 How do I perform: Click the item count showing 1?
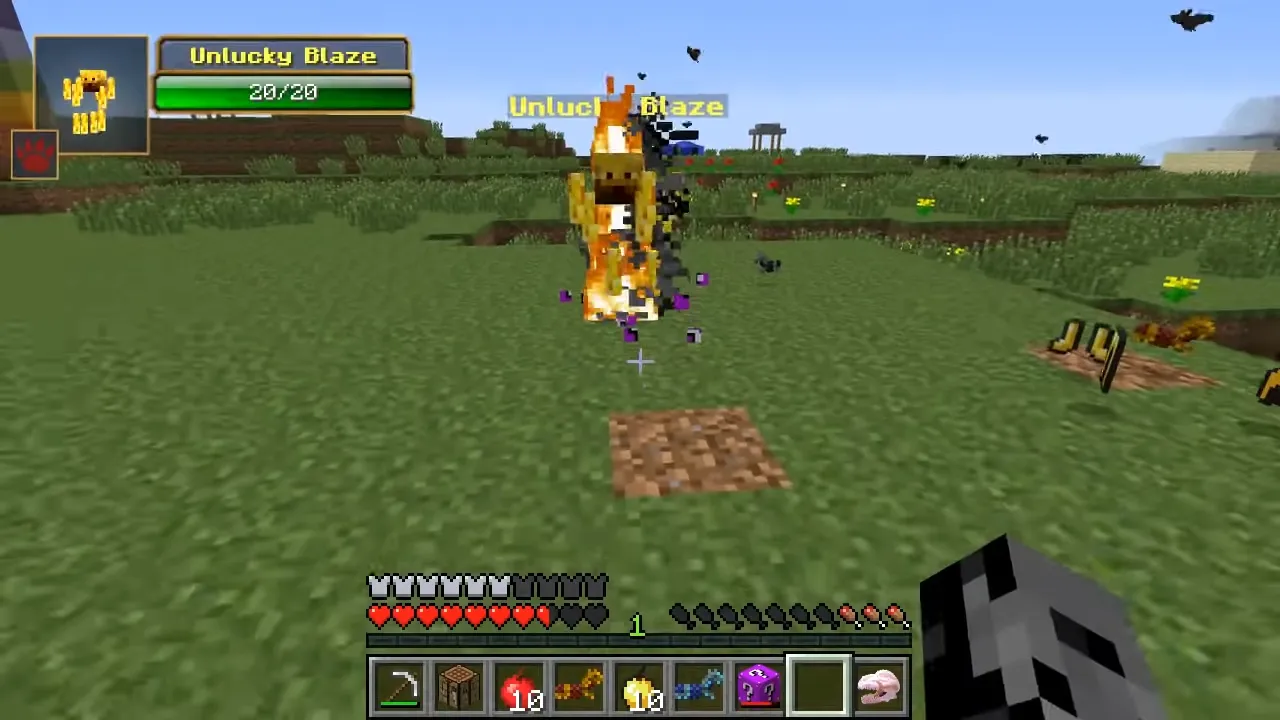point(637,624)
